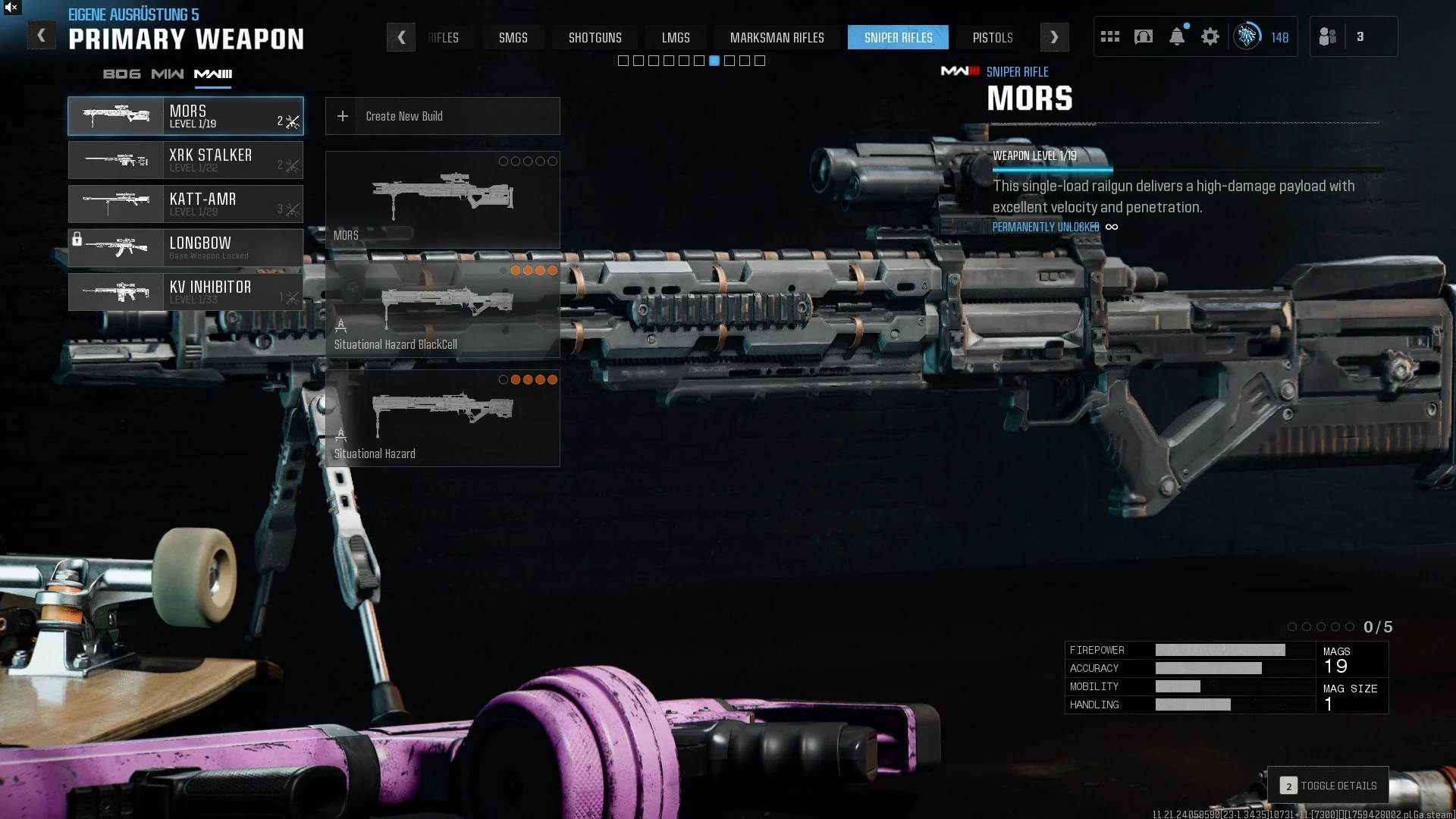Click the left arrow beside weapon categories
1456x819 pixels.
click(x=401, y=37)
